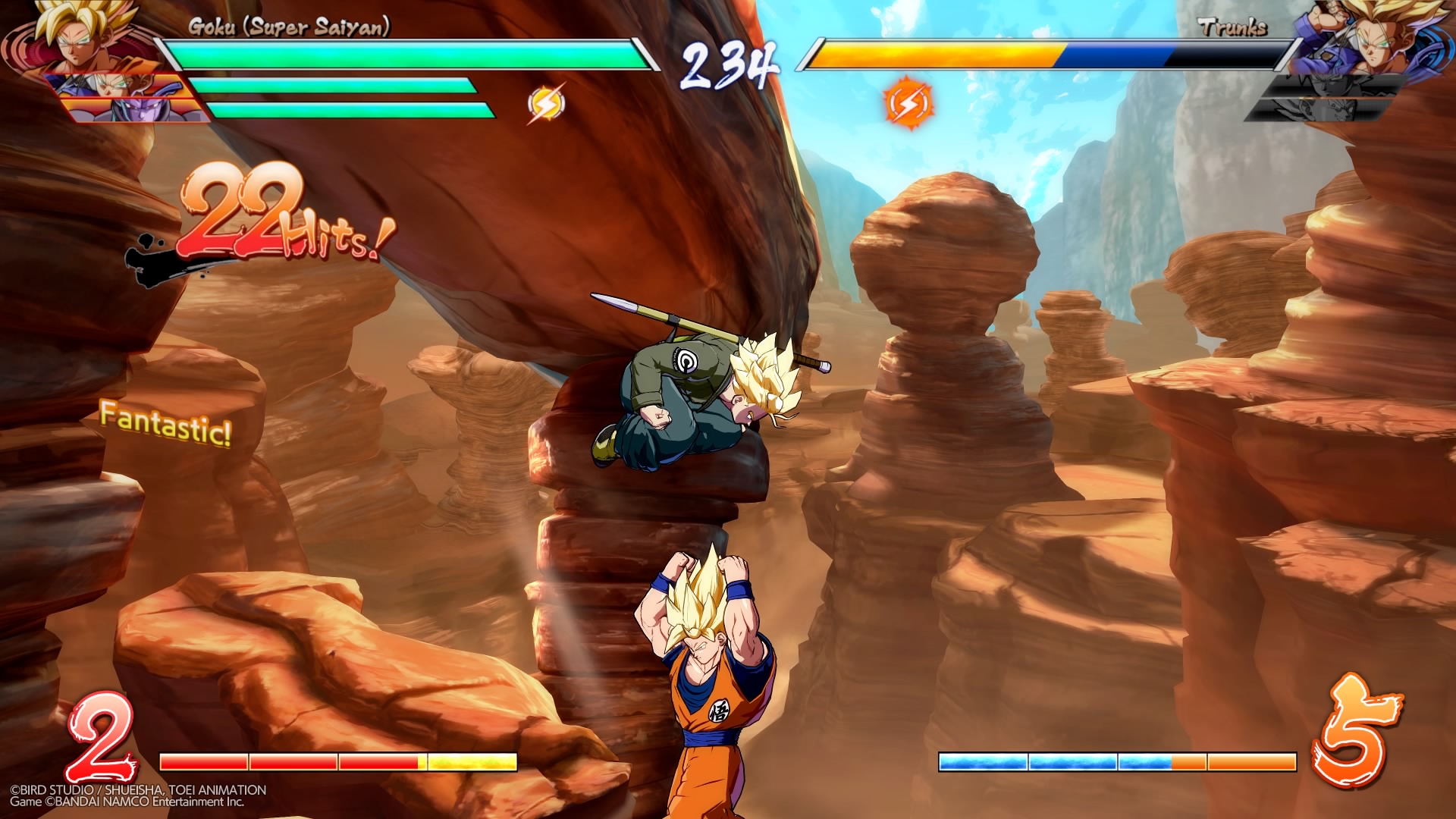Activate the yellow Sparking Blast icon
The width and height of the screenshot is (1456, 819).
546,104
